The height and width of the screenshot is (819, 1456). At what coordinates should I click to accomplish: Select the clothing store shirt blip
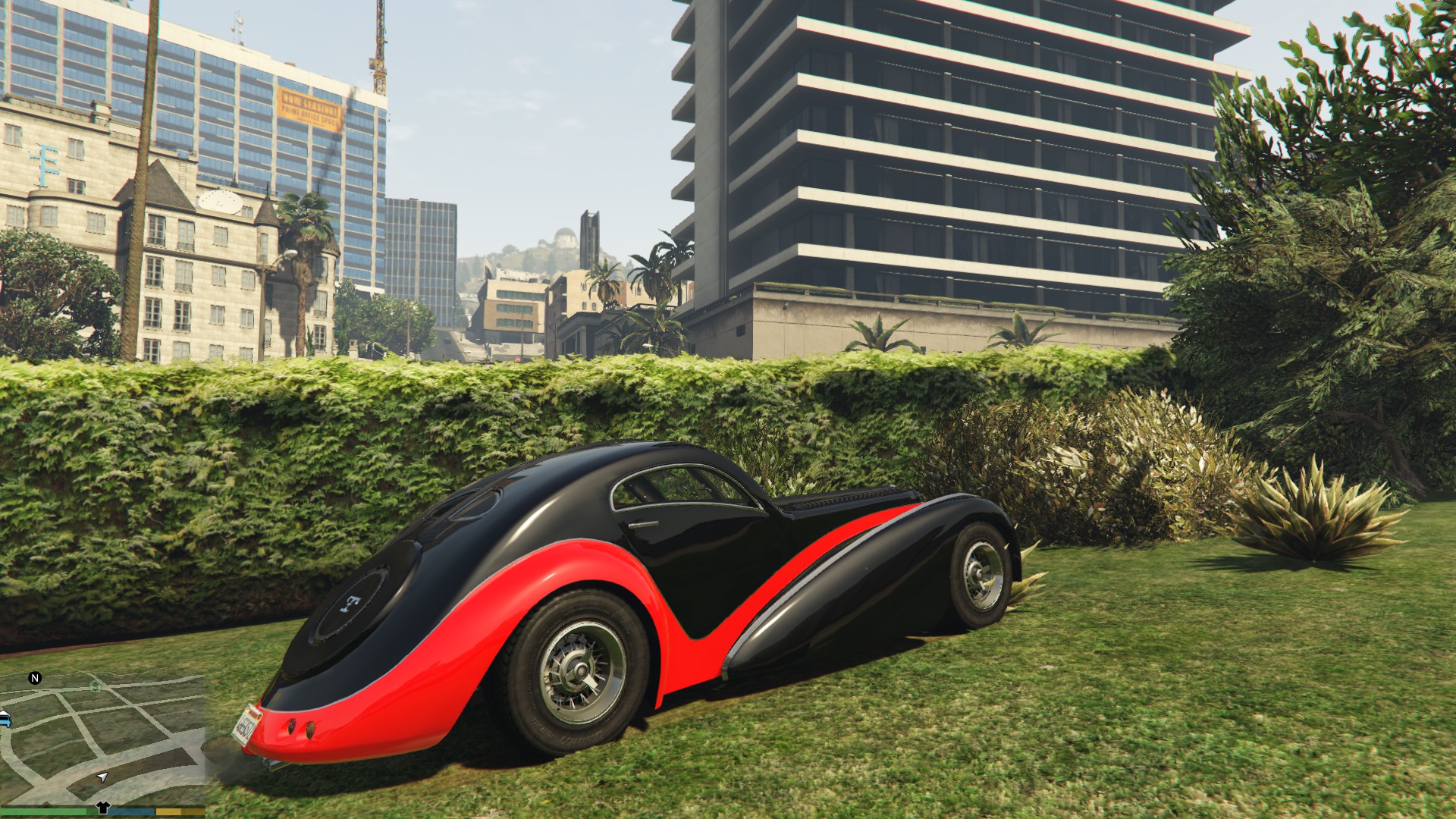[x=103, y=808]
